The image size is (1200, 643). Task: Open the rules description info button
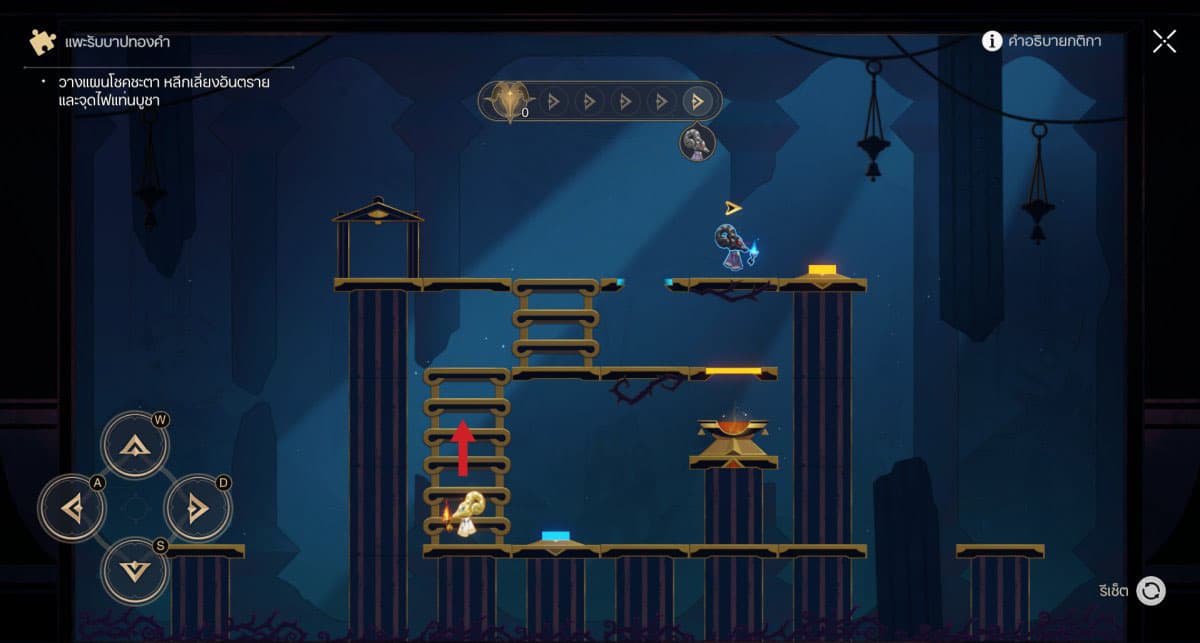coord(992,41)
